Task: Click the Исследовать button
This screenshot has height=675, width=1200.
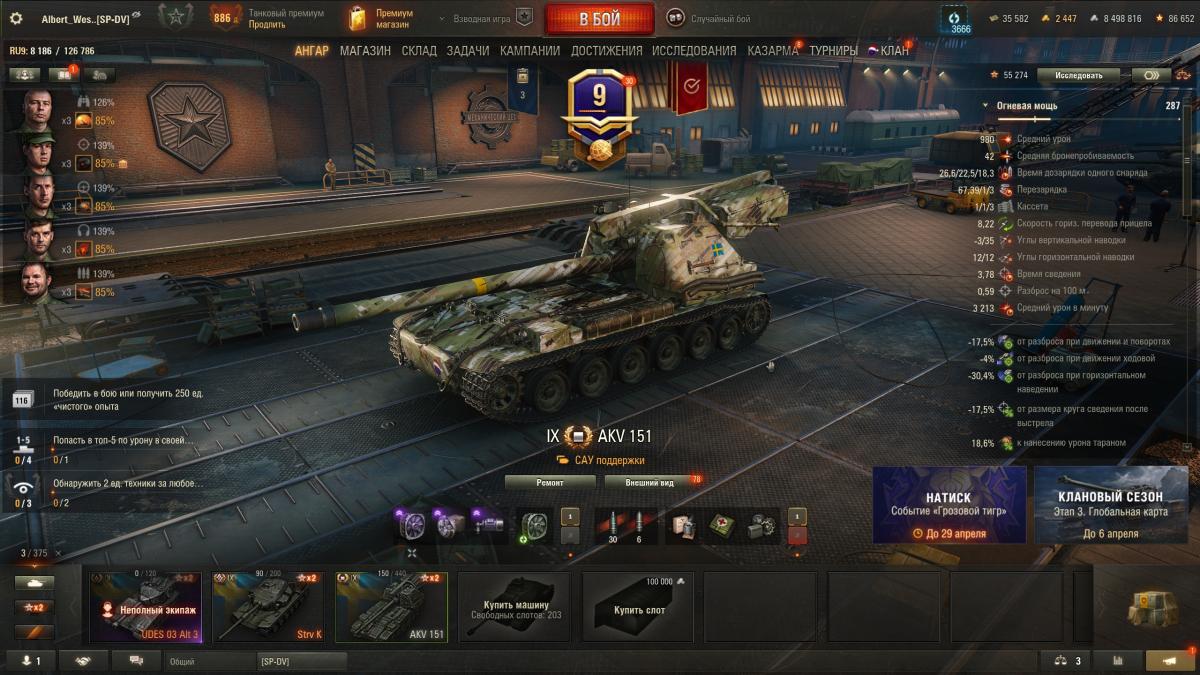Action: [1078, 75]
